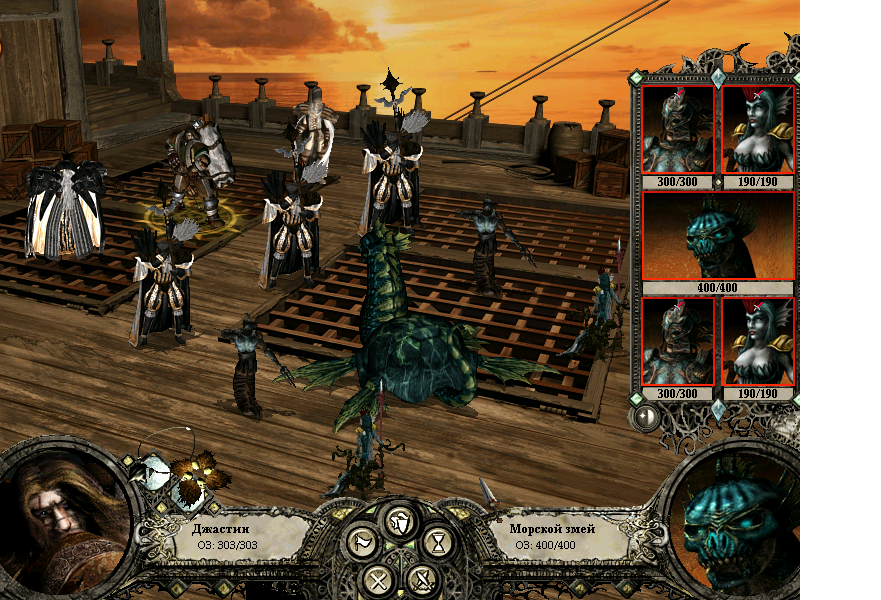Click the small round orb on unit panel
The height and width of the screenshot is (600, 881).
[x=646, y=416]
